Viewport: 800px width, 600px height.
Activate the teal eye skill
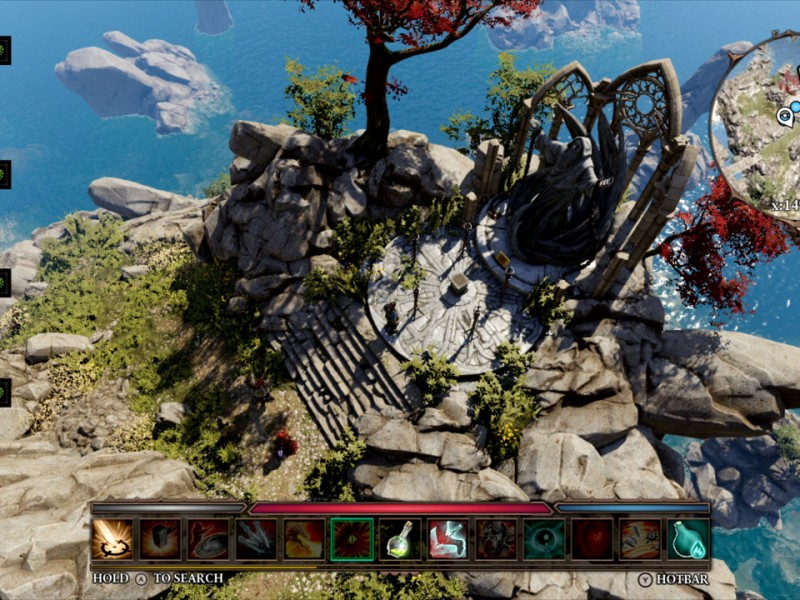pos(544,539)
